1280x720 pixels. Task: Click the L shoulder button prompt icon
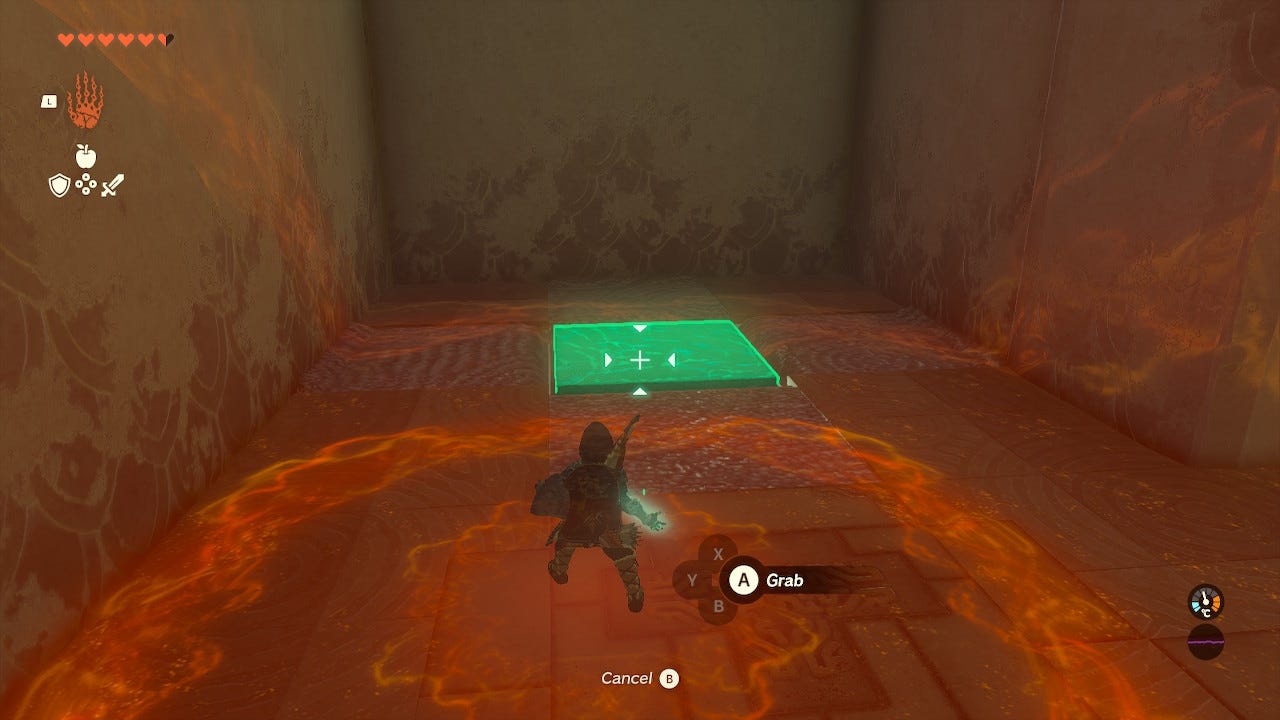48,101
